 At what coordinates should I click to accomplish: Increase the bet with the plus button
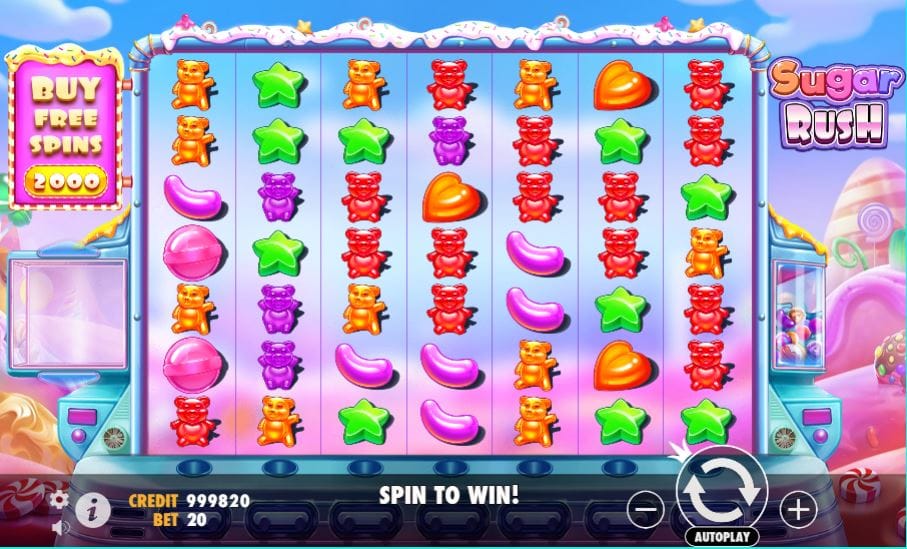pyautogui.click(x=797, y=510)
